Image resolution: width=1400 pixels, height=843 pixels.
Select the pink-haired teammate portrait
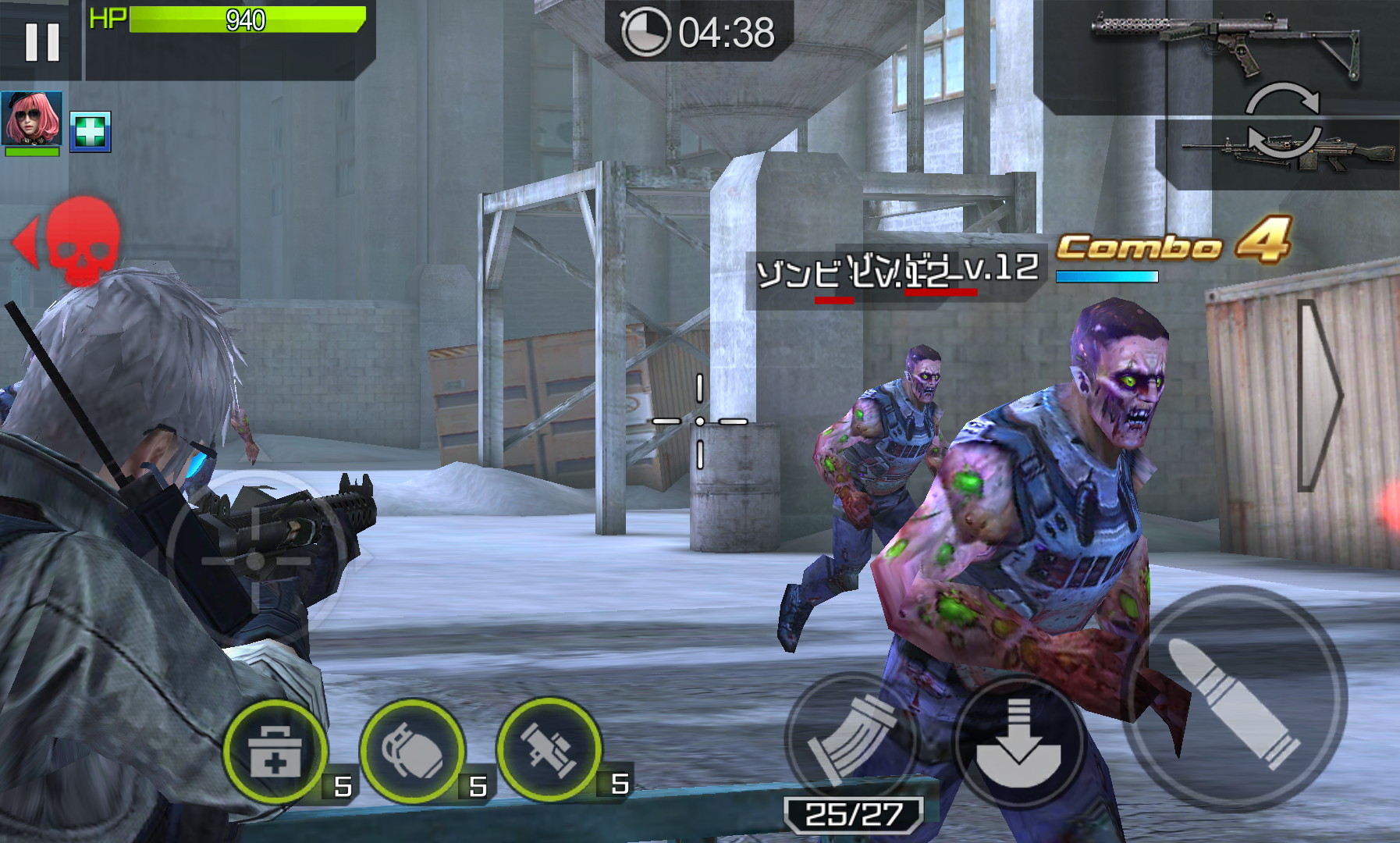[x=32, y=119]
